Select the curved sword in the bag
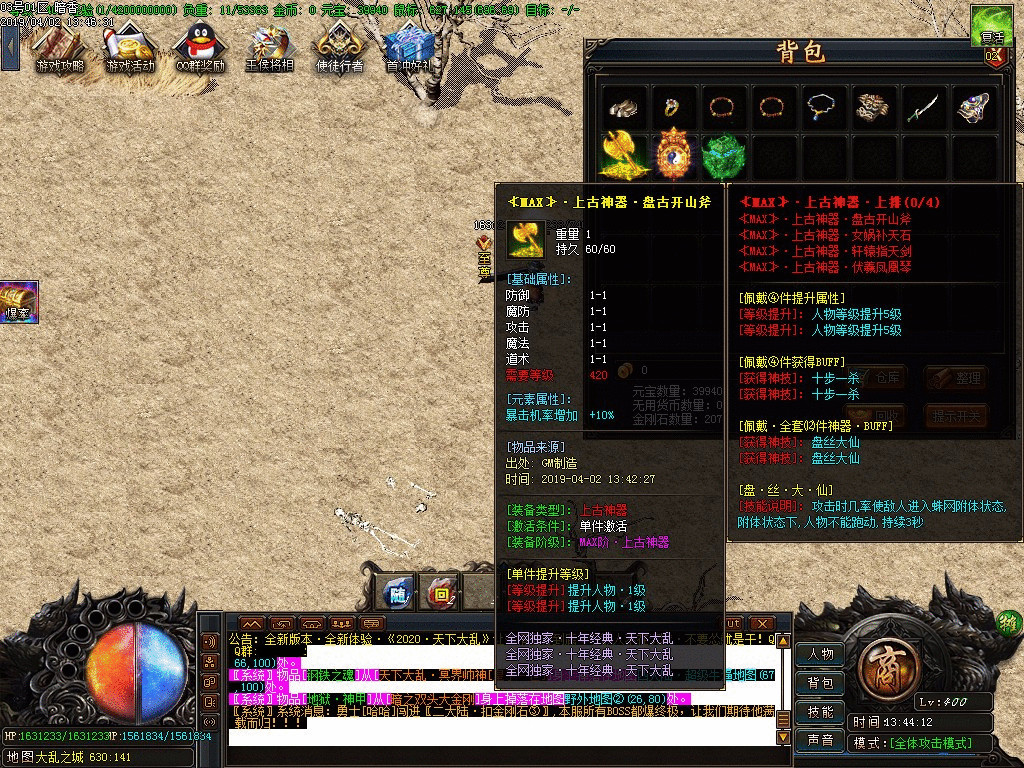The image size is (1024, 768). (x=924, y=108)
